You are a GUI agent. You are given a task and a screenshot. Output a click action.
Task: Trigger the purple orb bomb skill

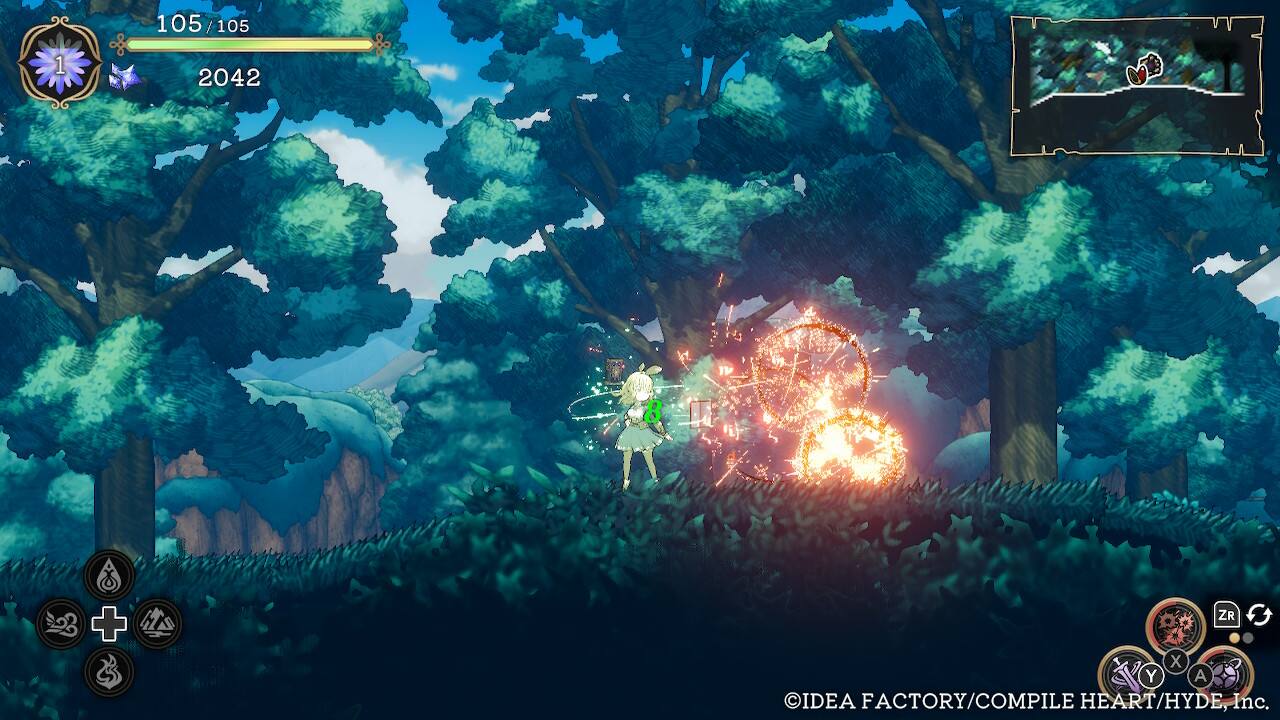tap(1225, 672)
